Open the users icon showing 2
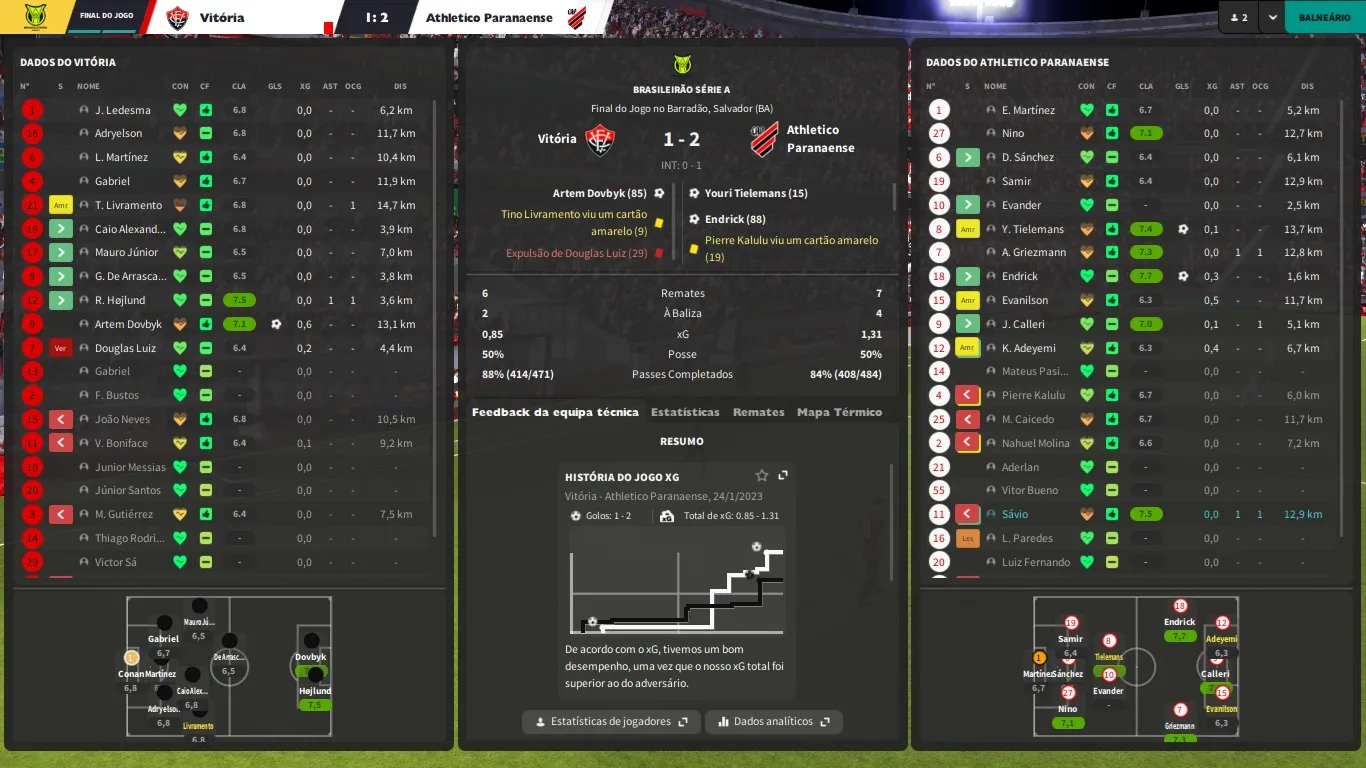 [1239, 17]
